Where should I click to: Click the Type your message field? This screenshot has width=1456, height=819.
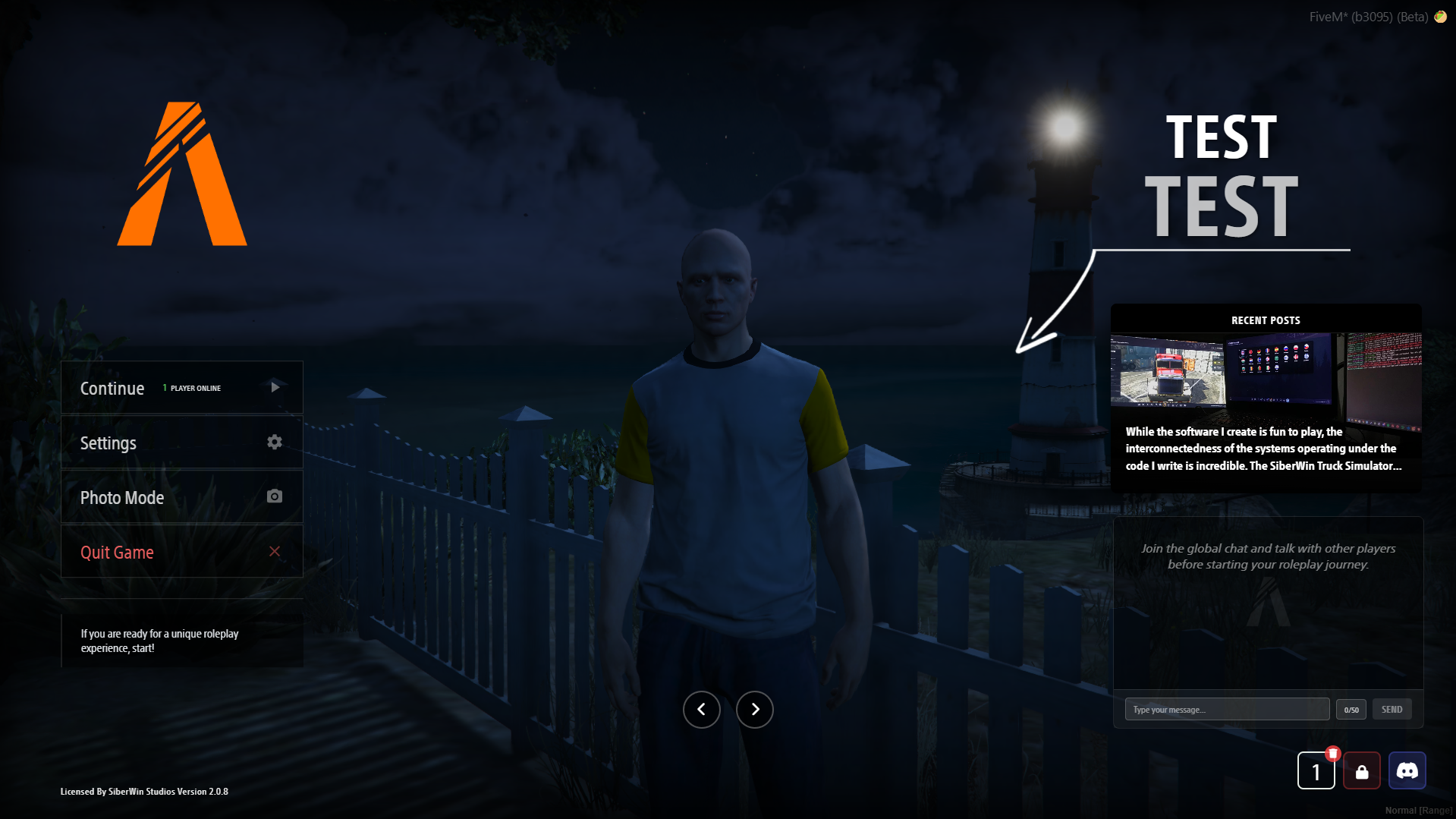point(1227,709)
